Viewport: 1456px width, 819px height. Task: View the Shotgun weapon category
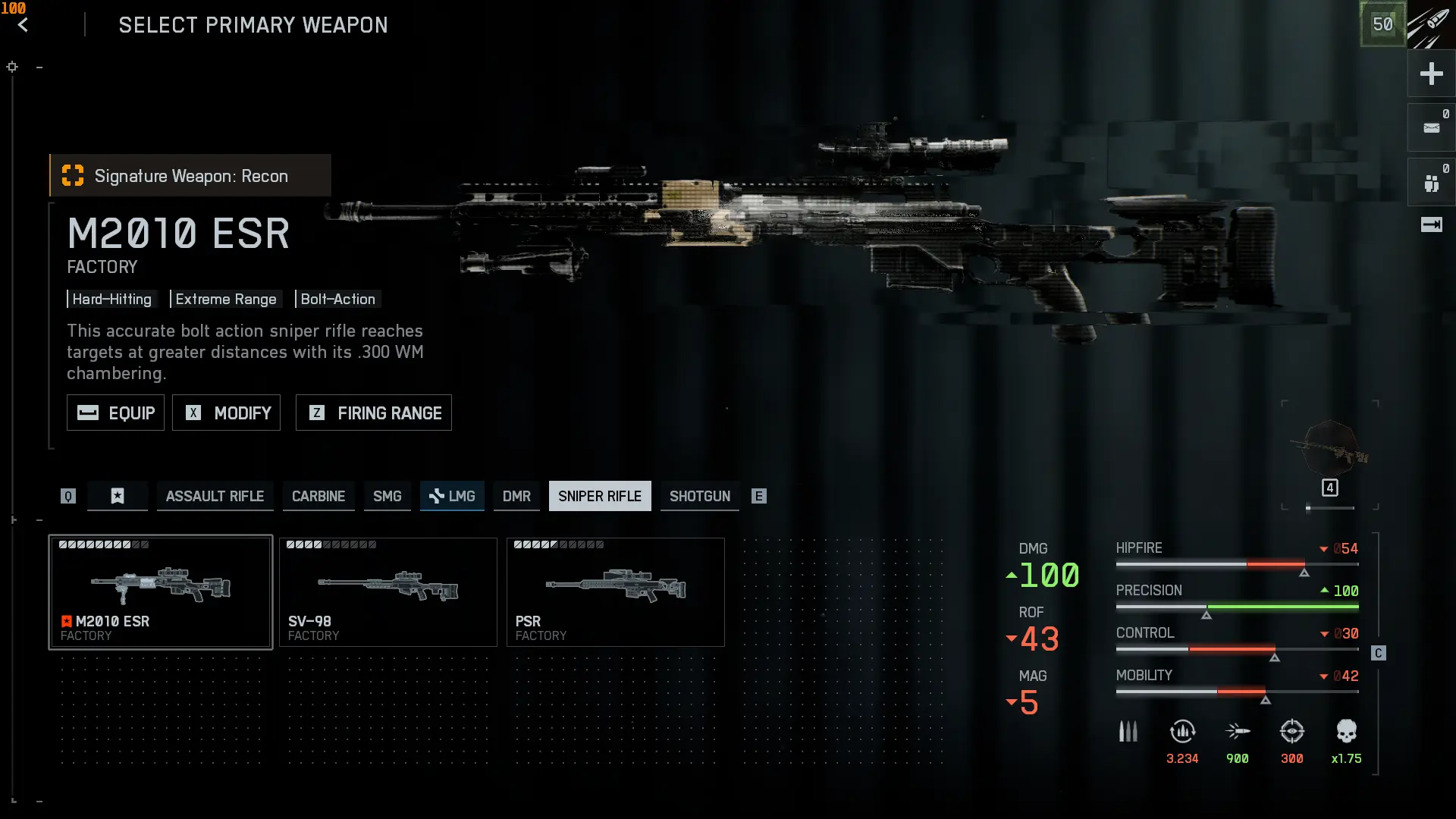(699, 496)
